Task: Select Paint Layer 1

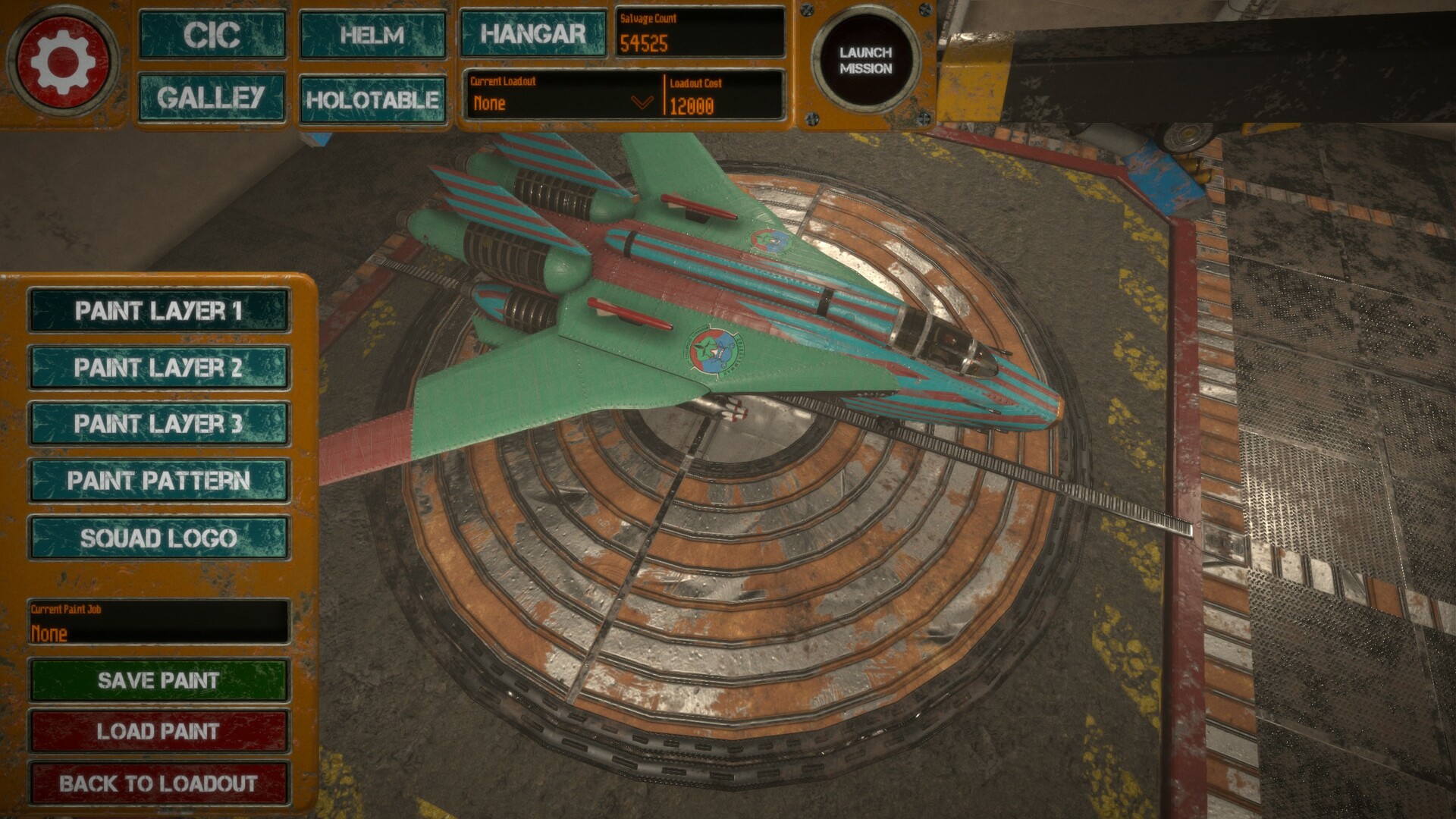Action: pos(158,311)
